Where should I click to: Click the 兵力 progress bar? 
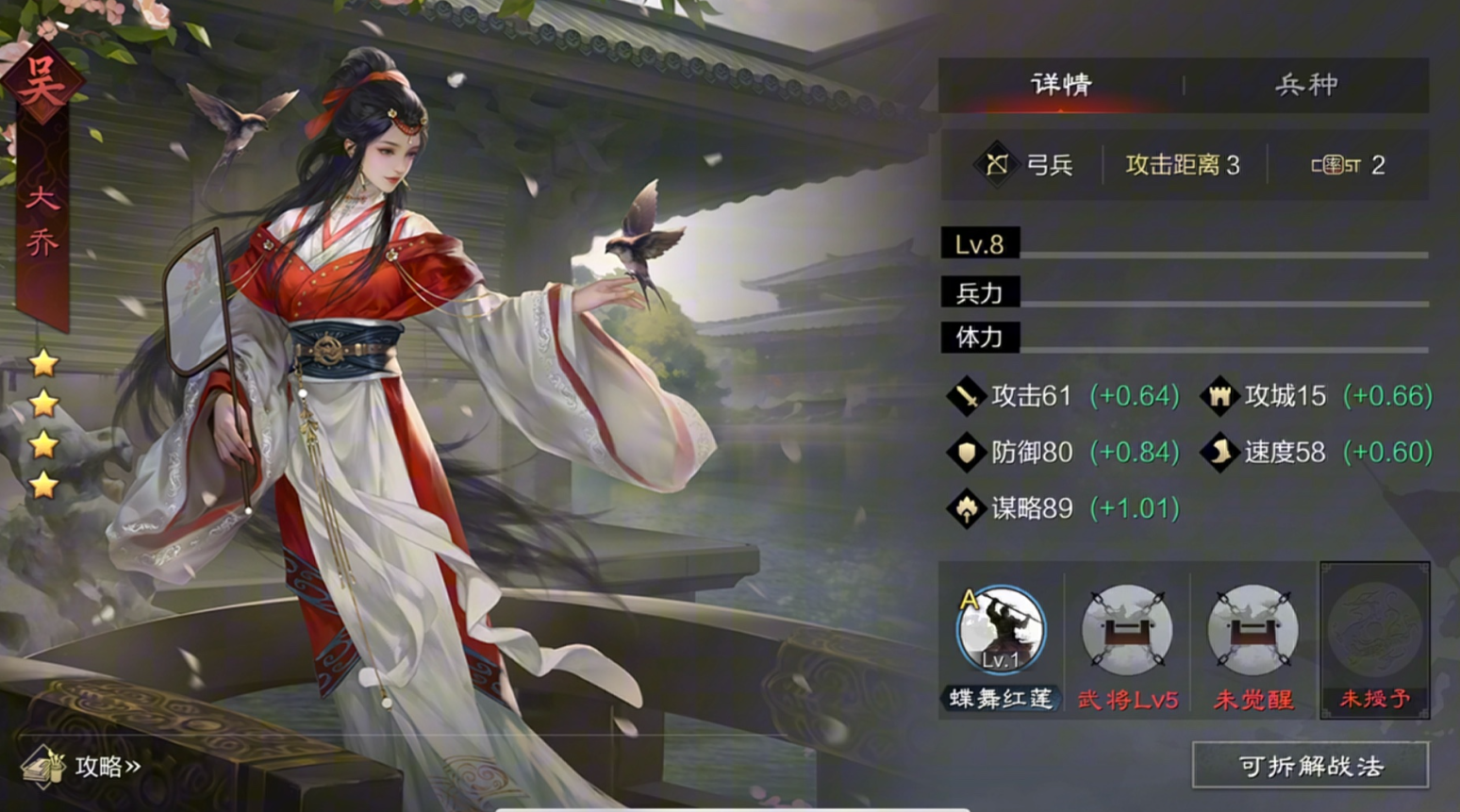point(978,293)
